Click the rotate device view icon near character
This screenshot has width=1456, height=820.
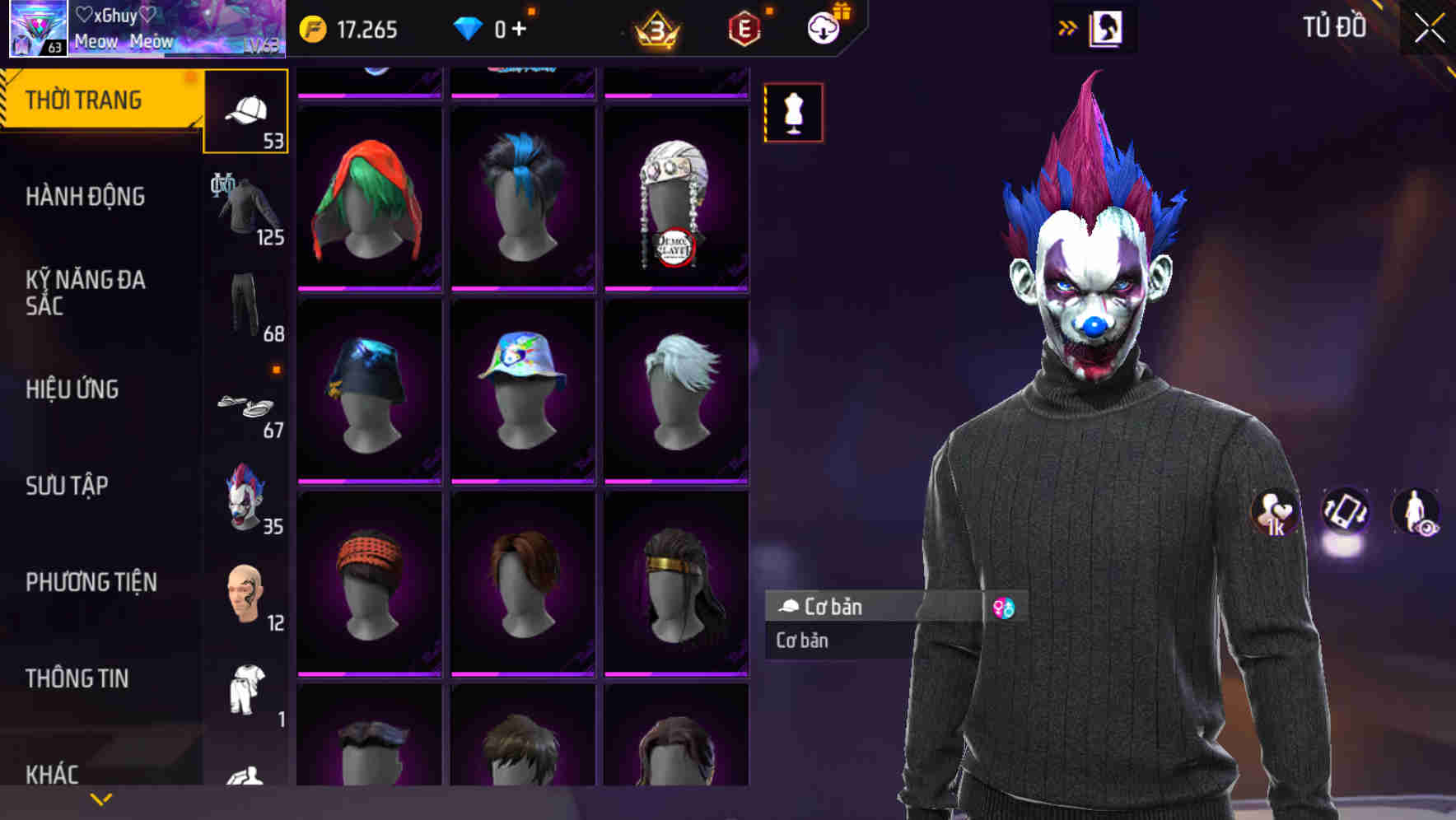coord(1344,512)
